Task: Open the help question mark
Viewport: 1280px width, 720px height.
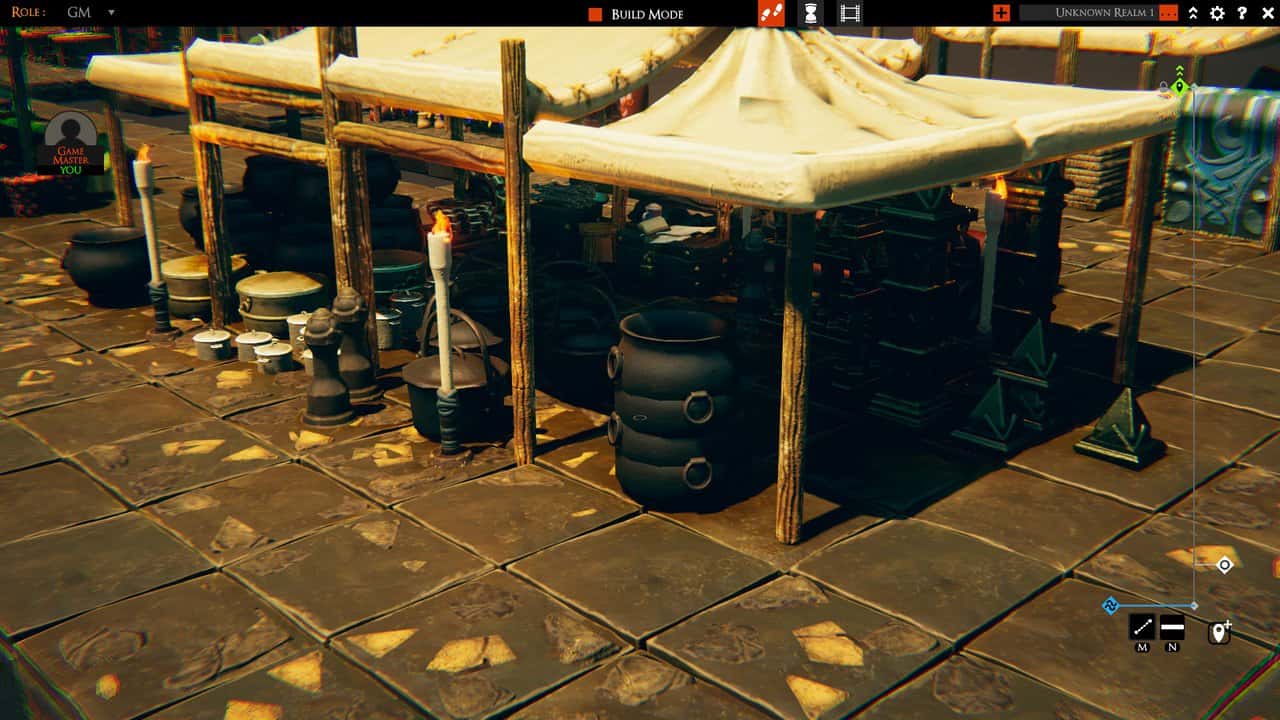Action: point(1242,13)
